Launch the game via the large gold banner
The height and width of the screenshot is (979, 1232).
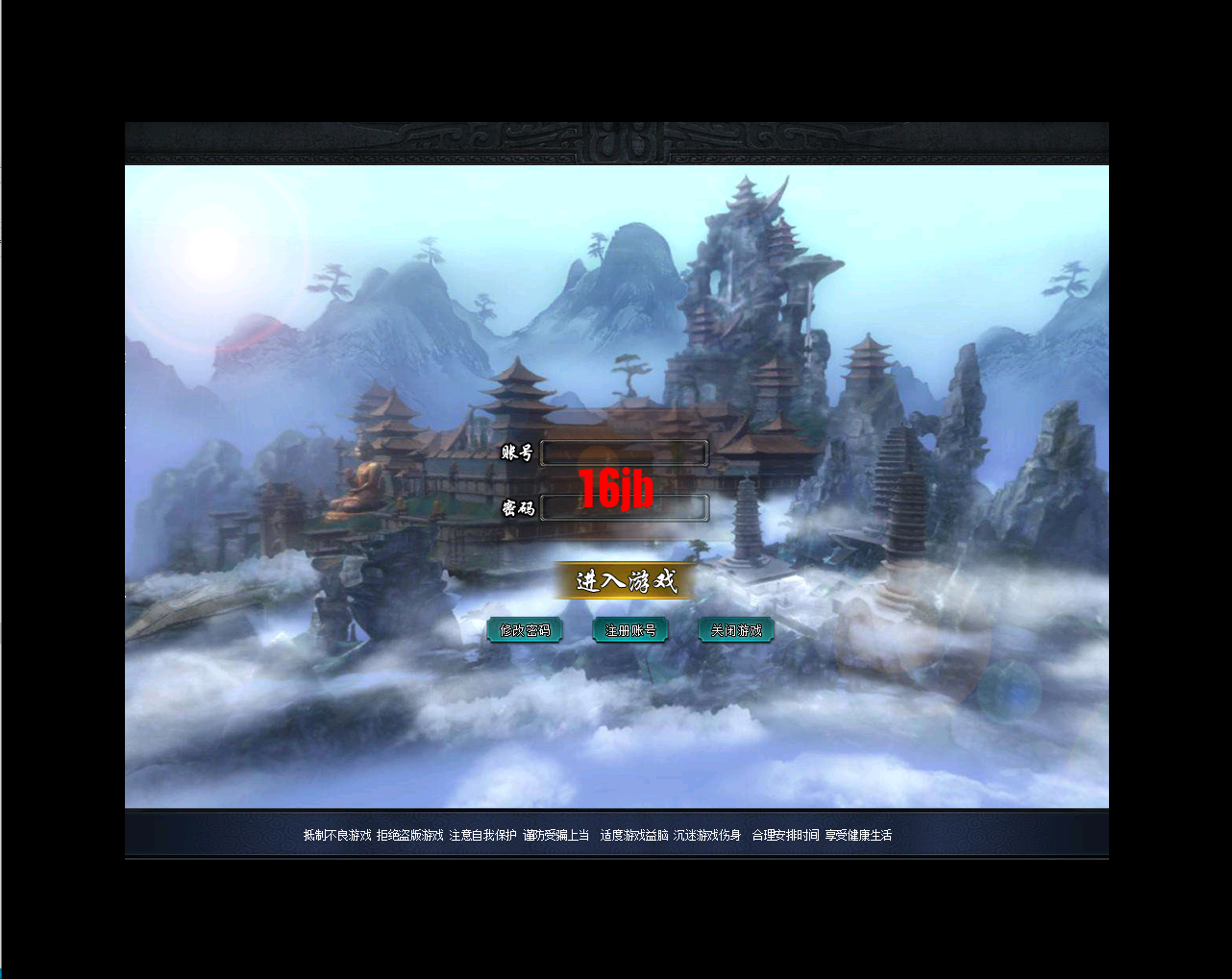pos(624,580)
